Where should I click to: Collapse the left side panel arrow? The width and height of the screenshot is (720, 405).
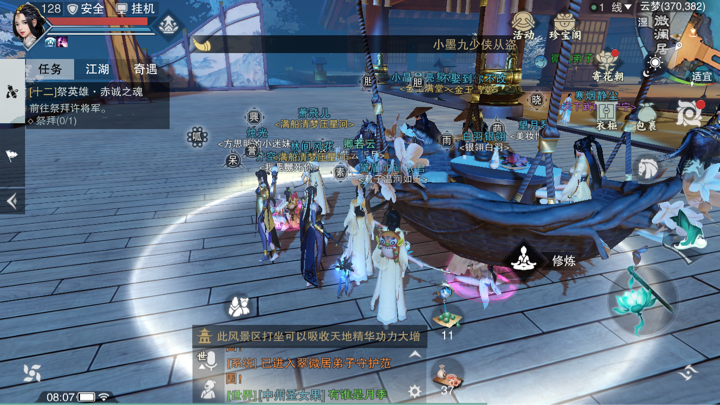[x=12, y=201]
